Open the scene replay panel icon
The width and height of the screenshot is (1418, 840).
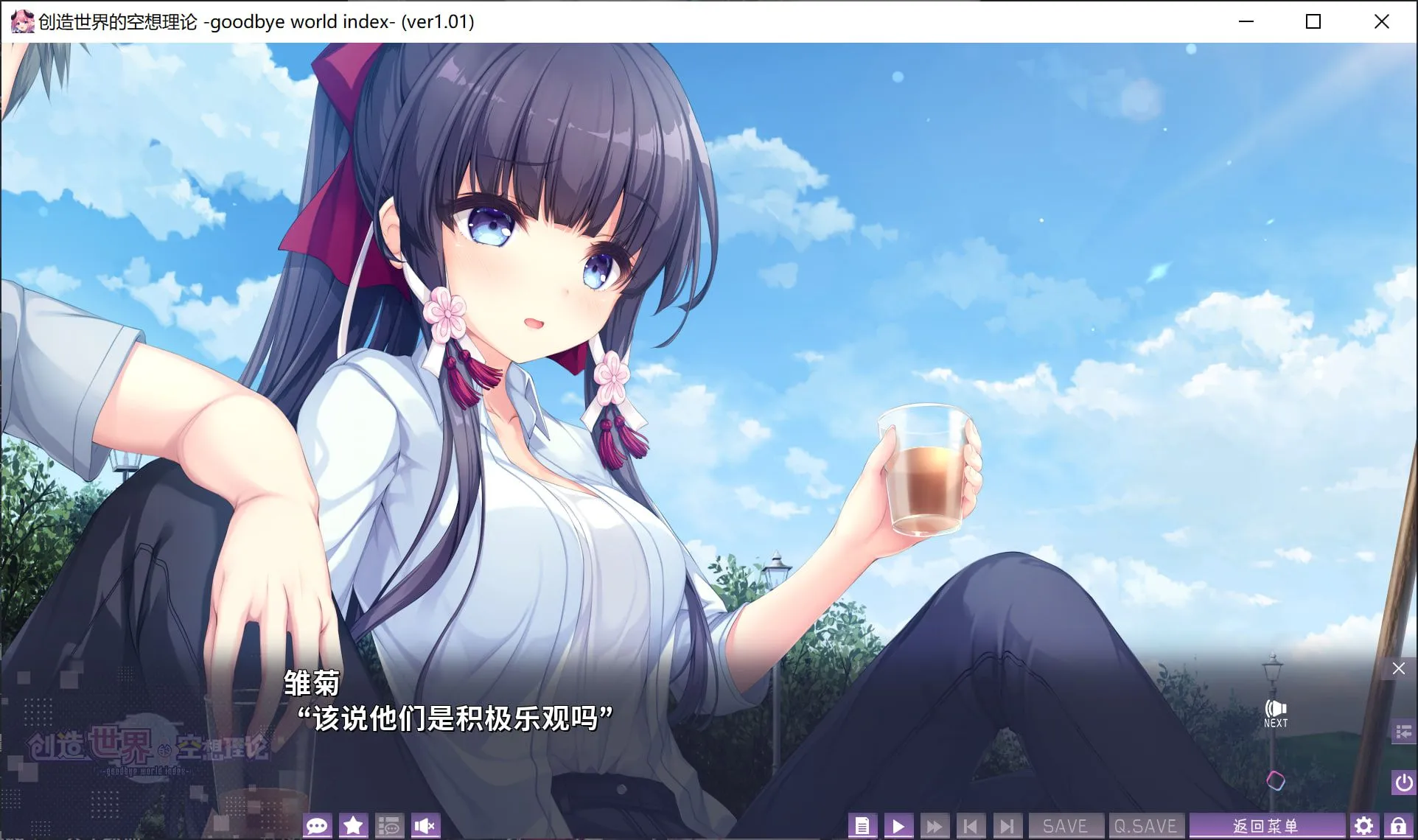point(390,825)
